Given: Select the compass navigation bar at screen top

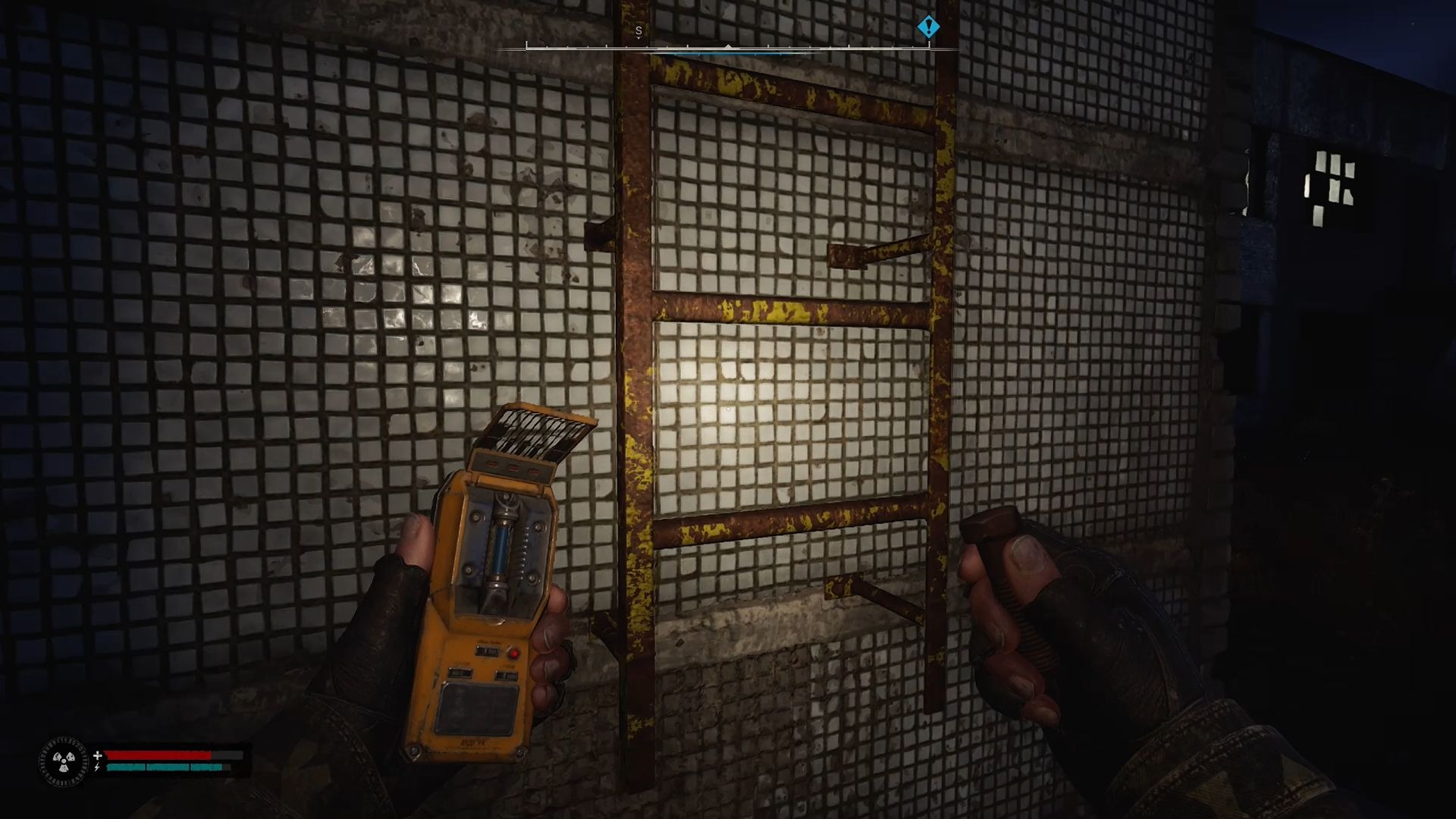Looking at the screenshot, I should [x=728, y=48].
